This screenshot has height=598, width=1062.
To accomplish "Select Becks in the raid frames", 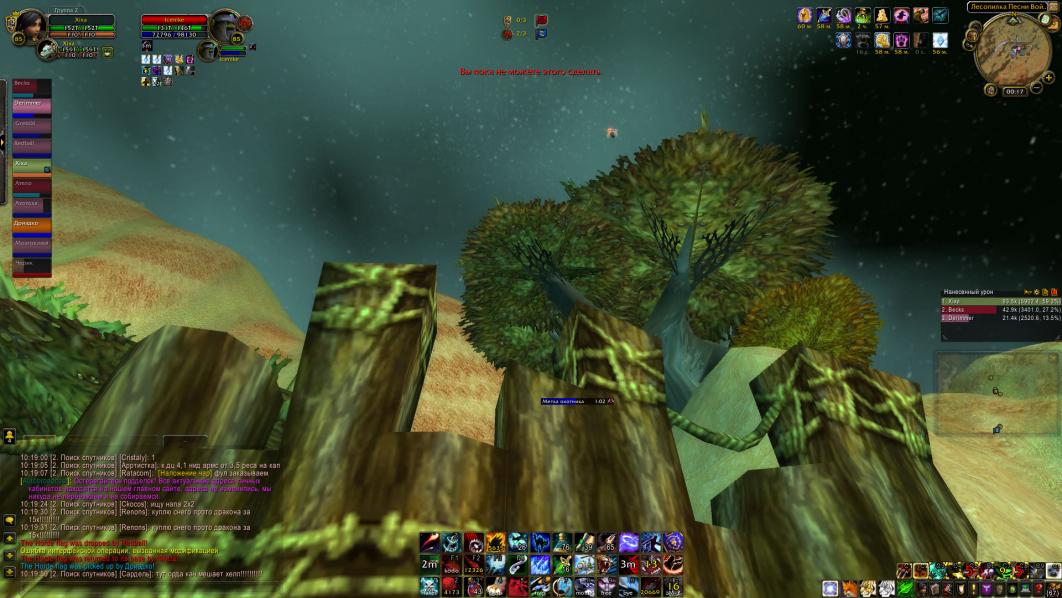I will tap(31, 87).
